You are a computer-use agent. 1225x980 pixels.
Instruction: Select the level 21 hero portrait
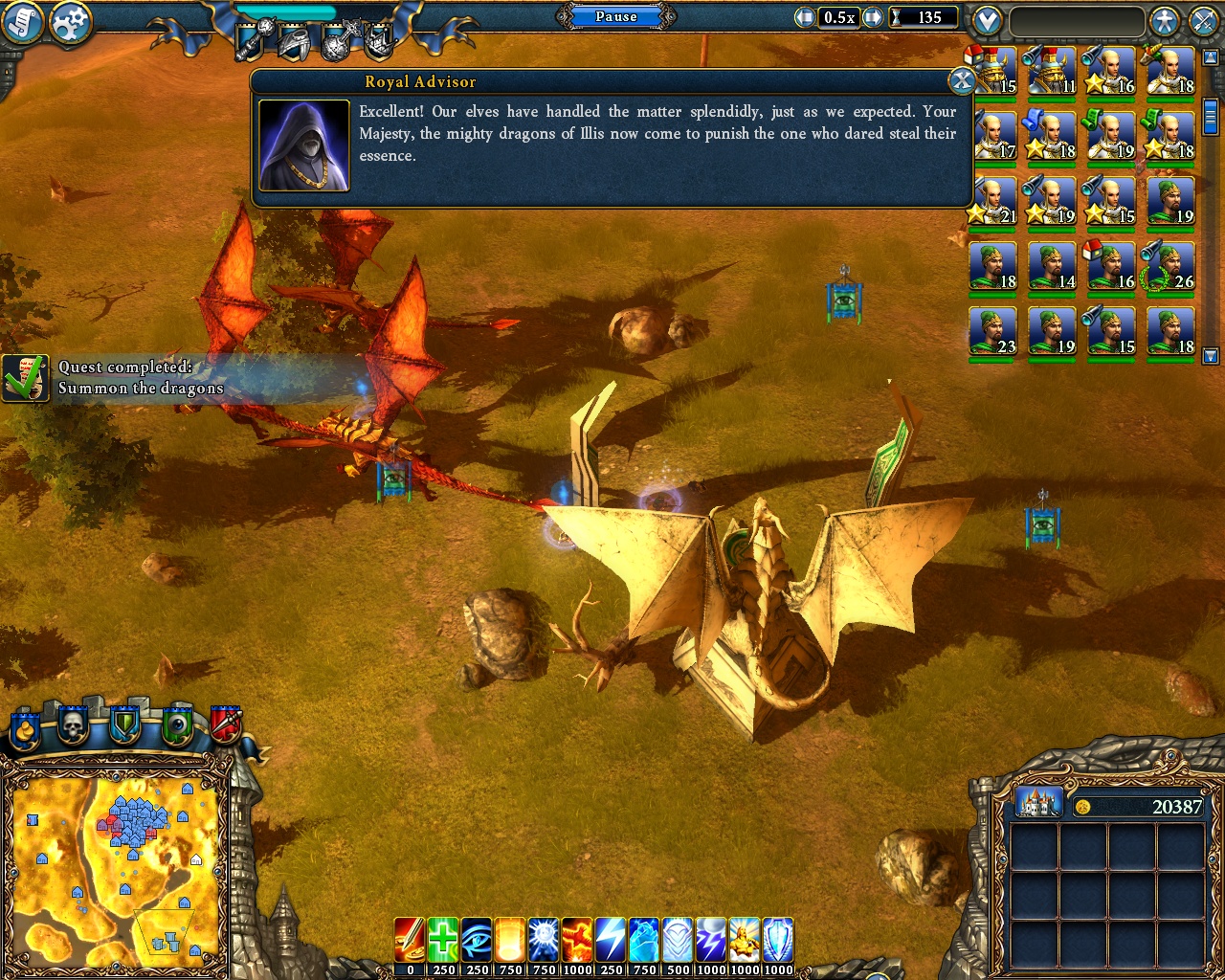click(x=992, y=201)
